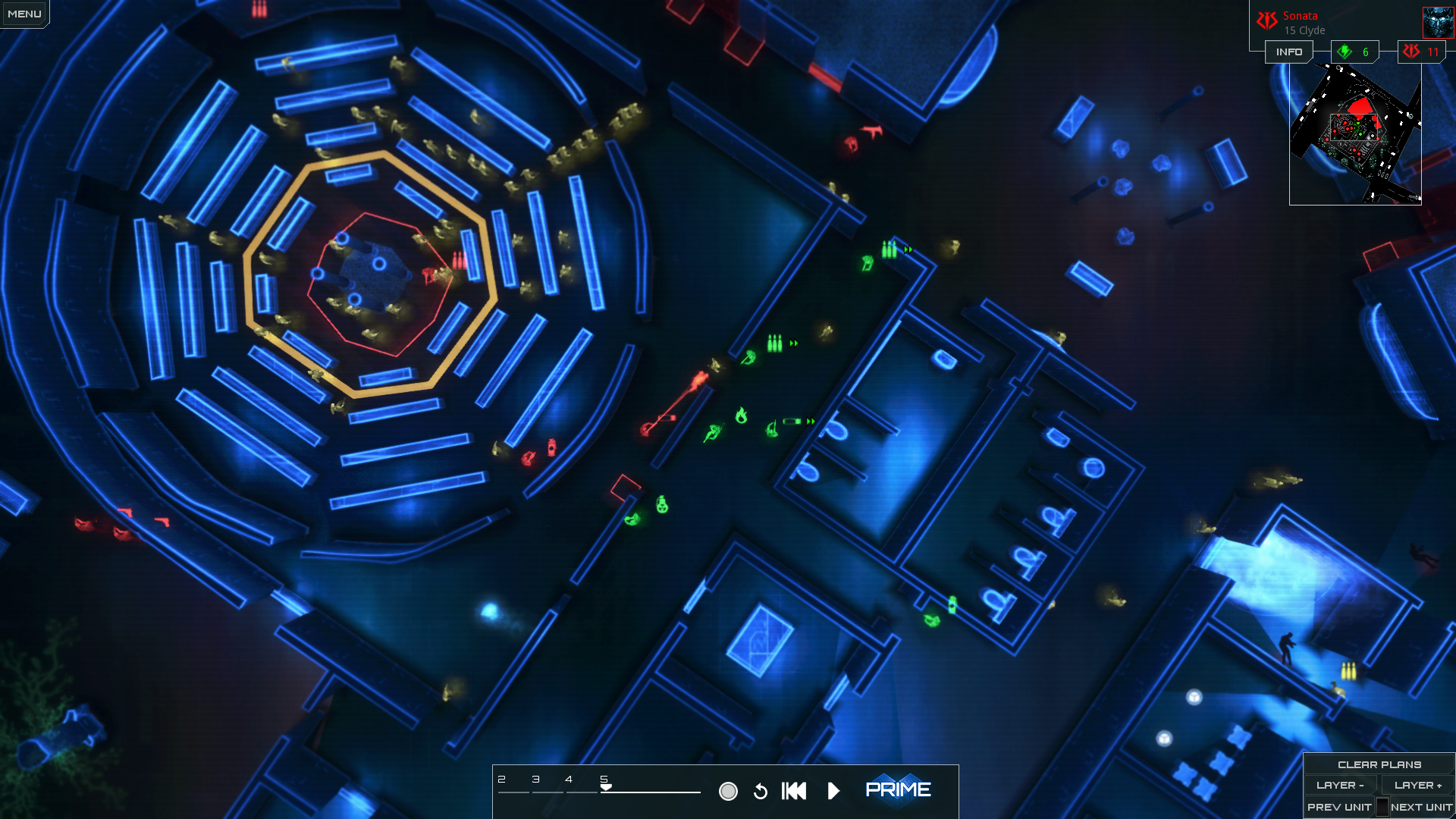Click the PRIME button to commit turn
This screenshot has width=1456, height=819.
(898, 790)
